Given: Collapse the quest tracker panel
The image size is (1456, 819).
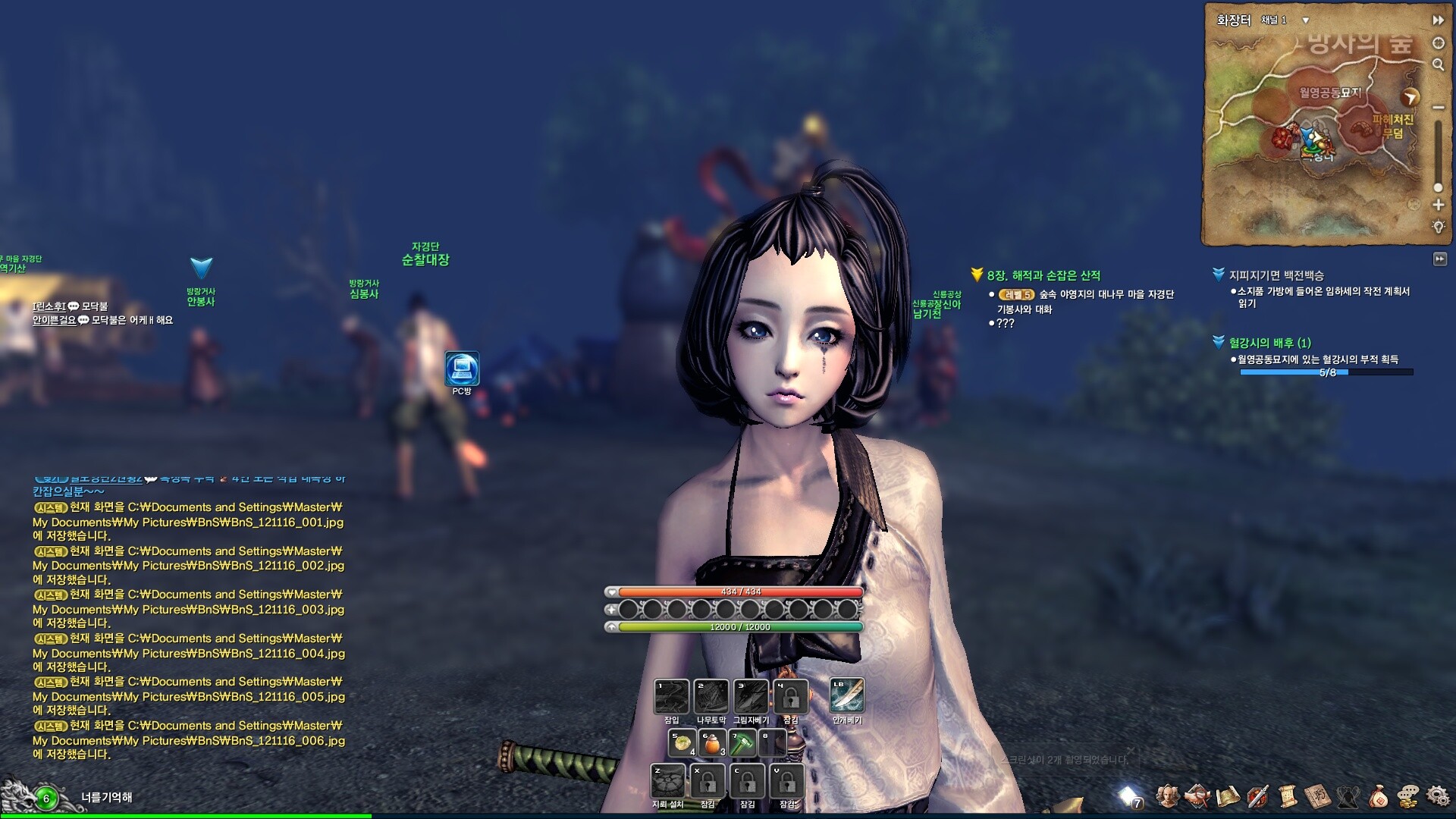Looking at the screenshot, I should (1439, 259).
